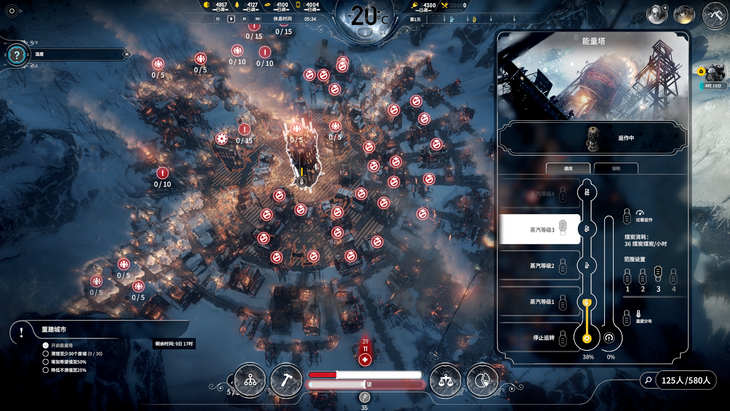Select steam level 1 (蒸汽等级1)
The height and width of the screenshot is (411, 730).
click(541, 301)
